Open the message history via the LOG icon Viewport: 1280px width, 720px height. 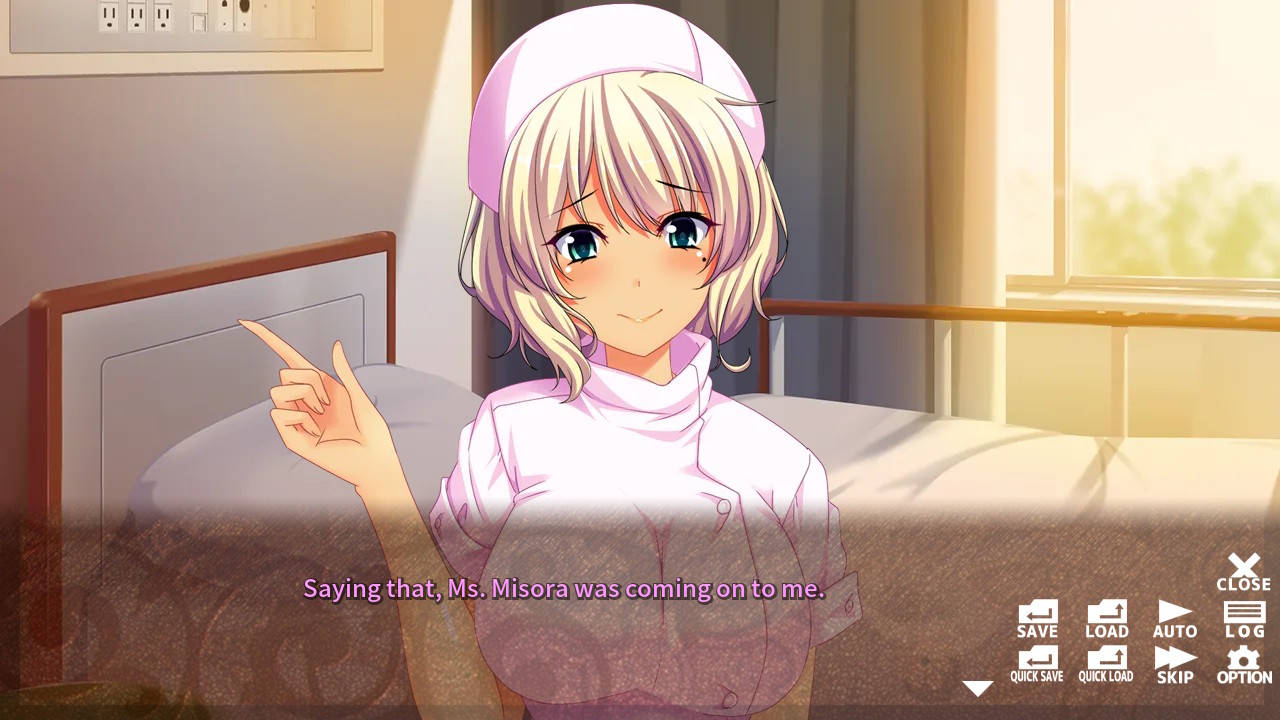tap(1243, 614)
